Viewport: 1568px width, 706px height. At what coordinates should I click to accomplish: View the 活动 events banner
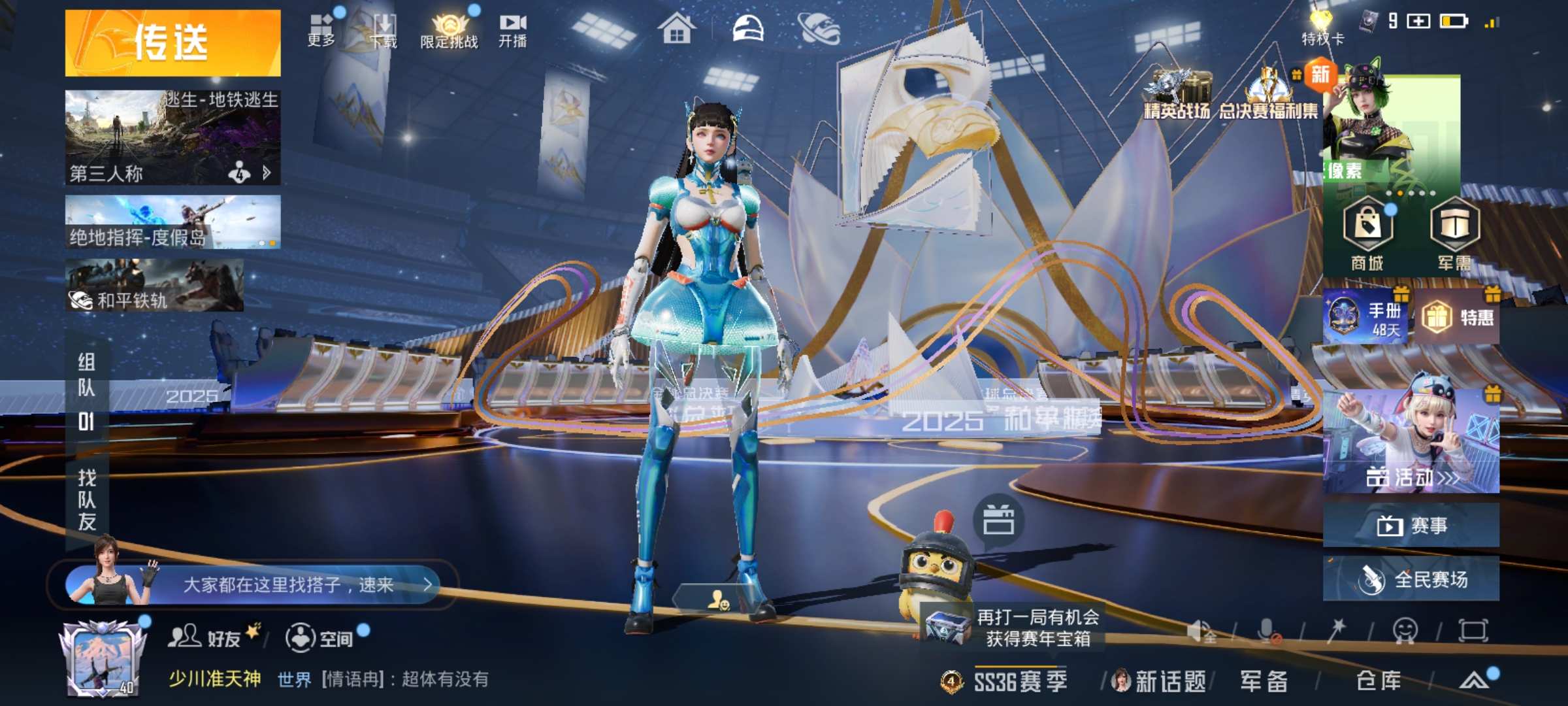(1411, 442)
